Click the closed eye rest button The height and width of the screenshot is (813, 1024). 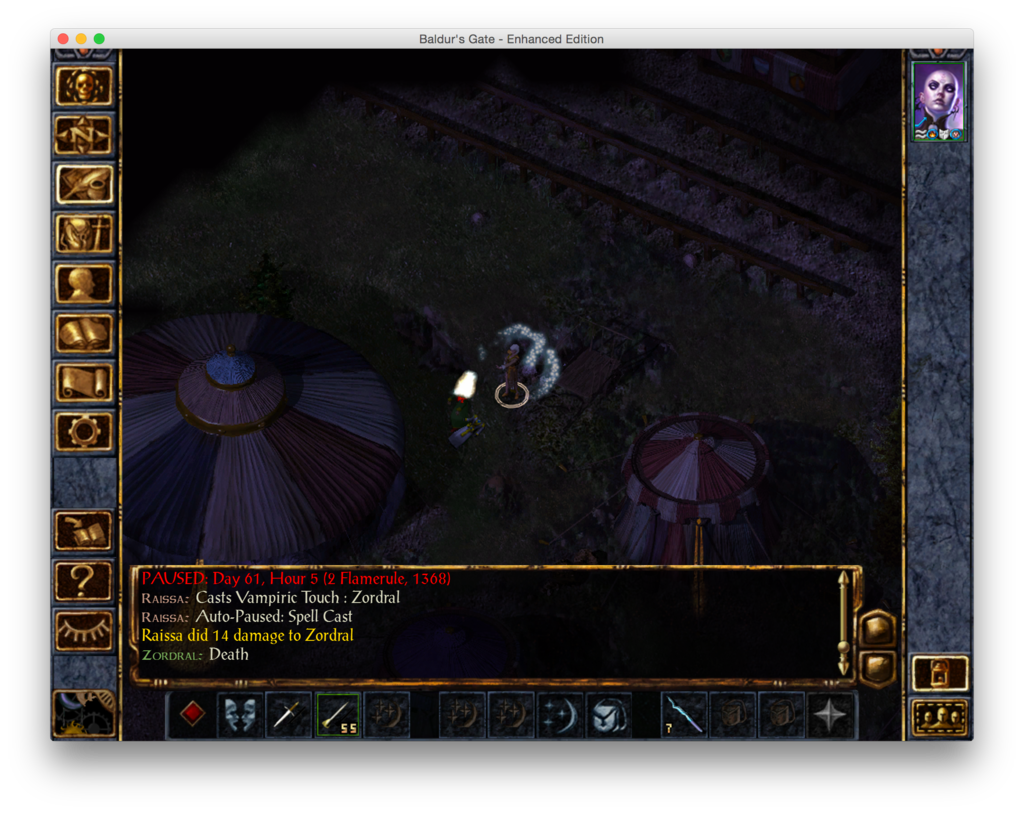click(x=84, y=630)
